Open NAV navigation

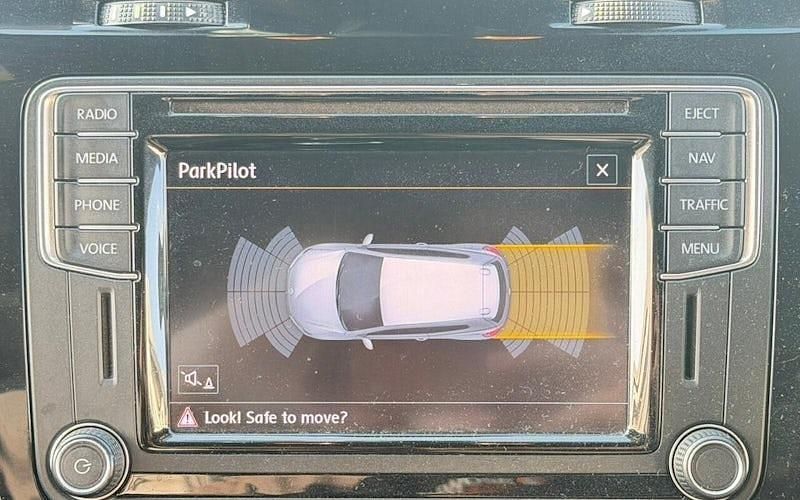[703, 158]
